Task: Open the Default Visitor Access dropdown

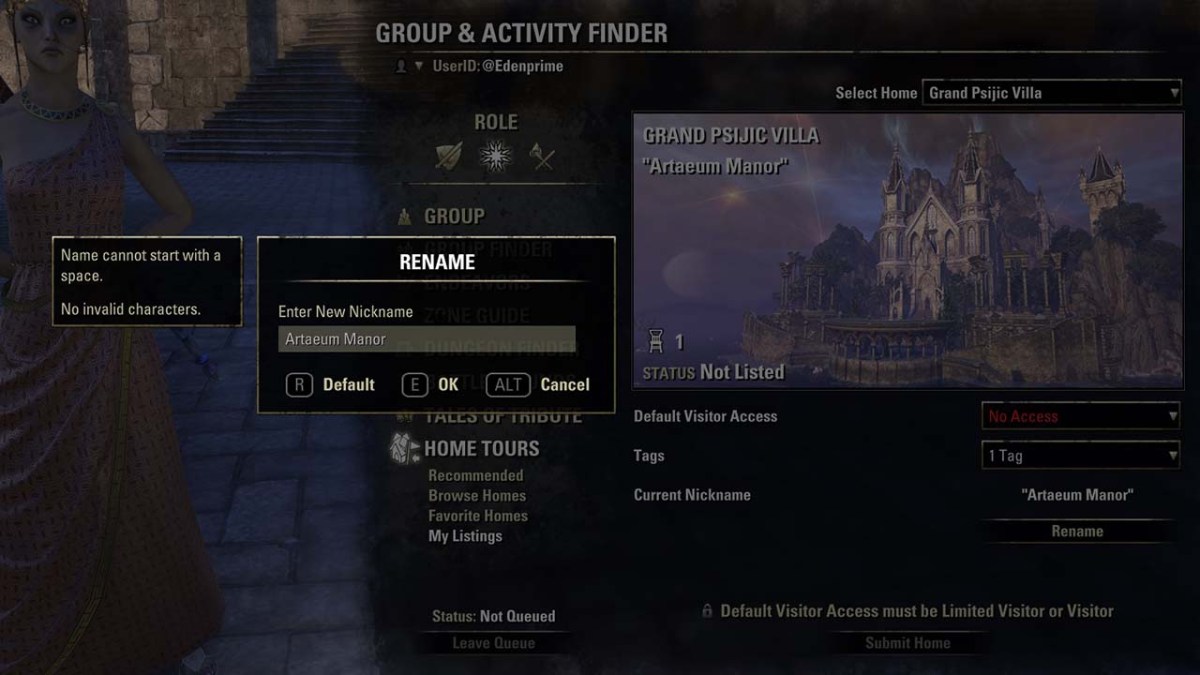Action: tap(1081, 416)
